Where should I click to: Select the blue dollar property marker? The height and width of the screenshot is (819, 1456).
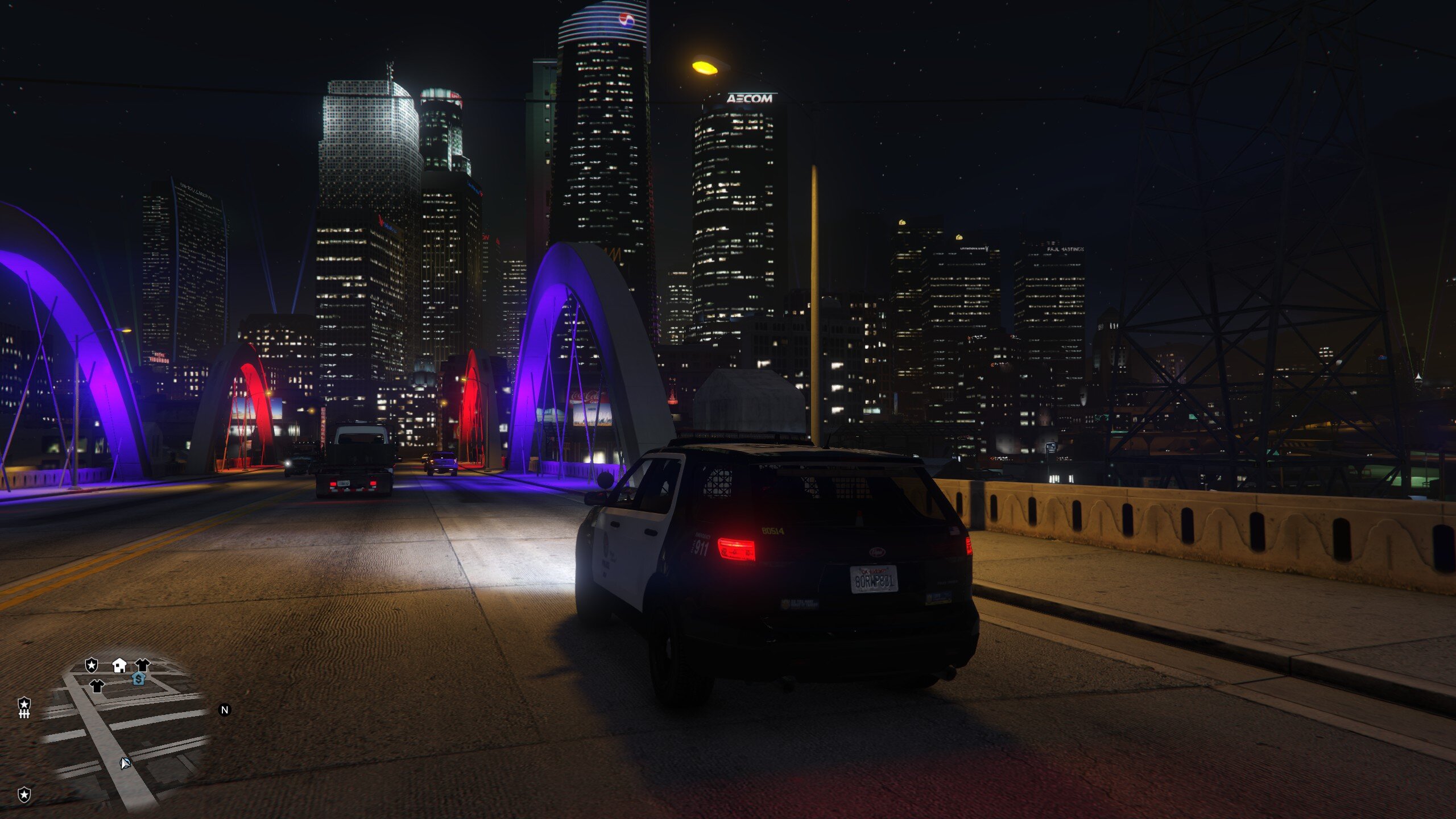coord(138,679)
